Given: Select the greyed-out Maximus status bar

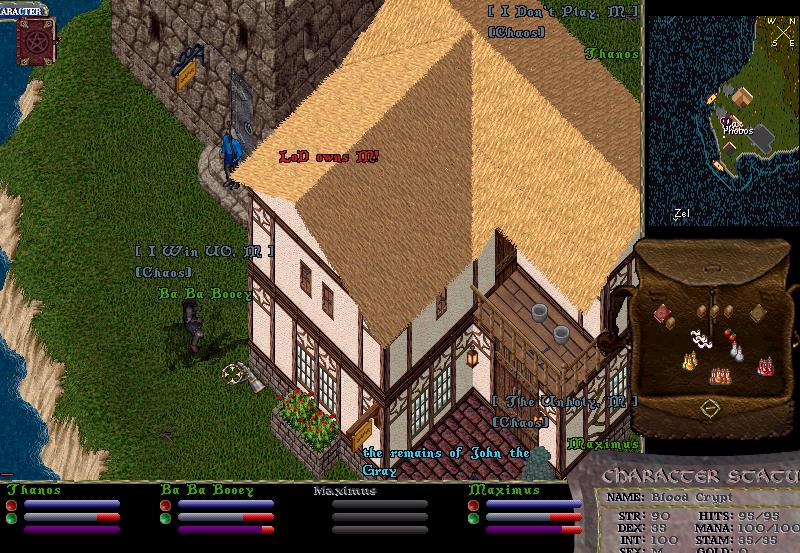Looking at the screenshot, I should pyautogui.click(x=378, y=510).
